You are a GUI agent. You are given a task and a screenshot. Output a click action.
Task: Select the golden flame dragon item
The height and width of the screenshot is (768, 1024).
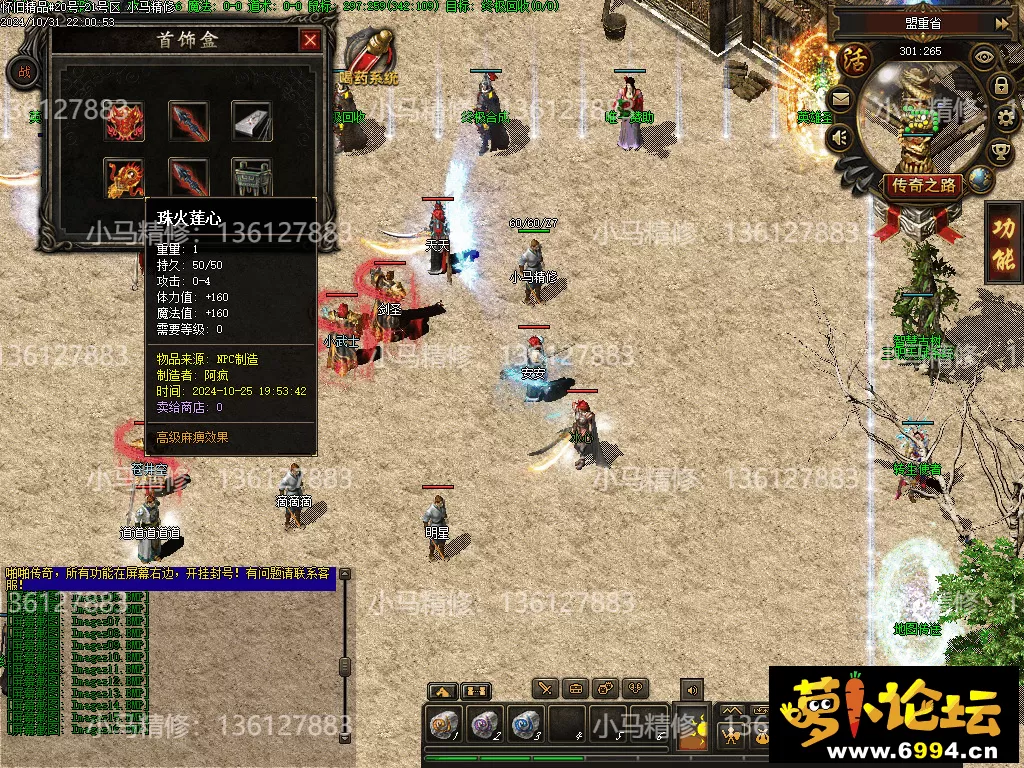(x=125, y=177)
